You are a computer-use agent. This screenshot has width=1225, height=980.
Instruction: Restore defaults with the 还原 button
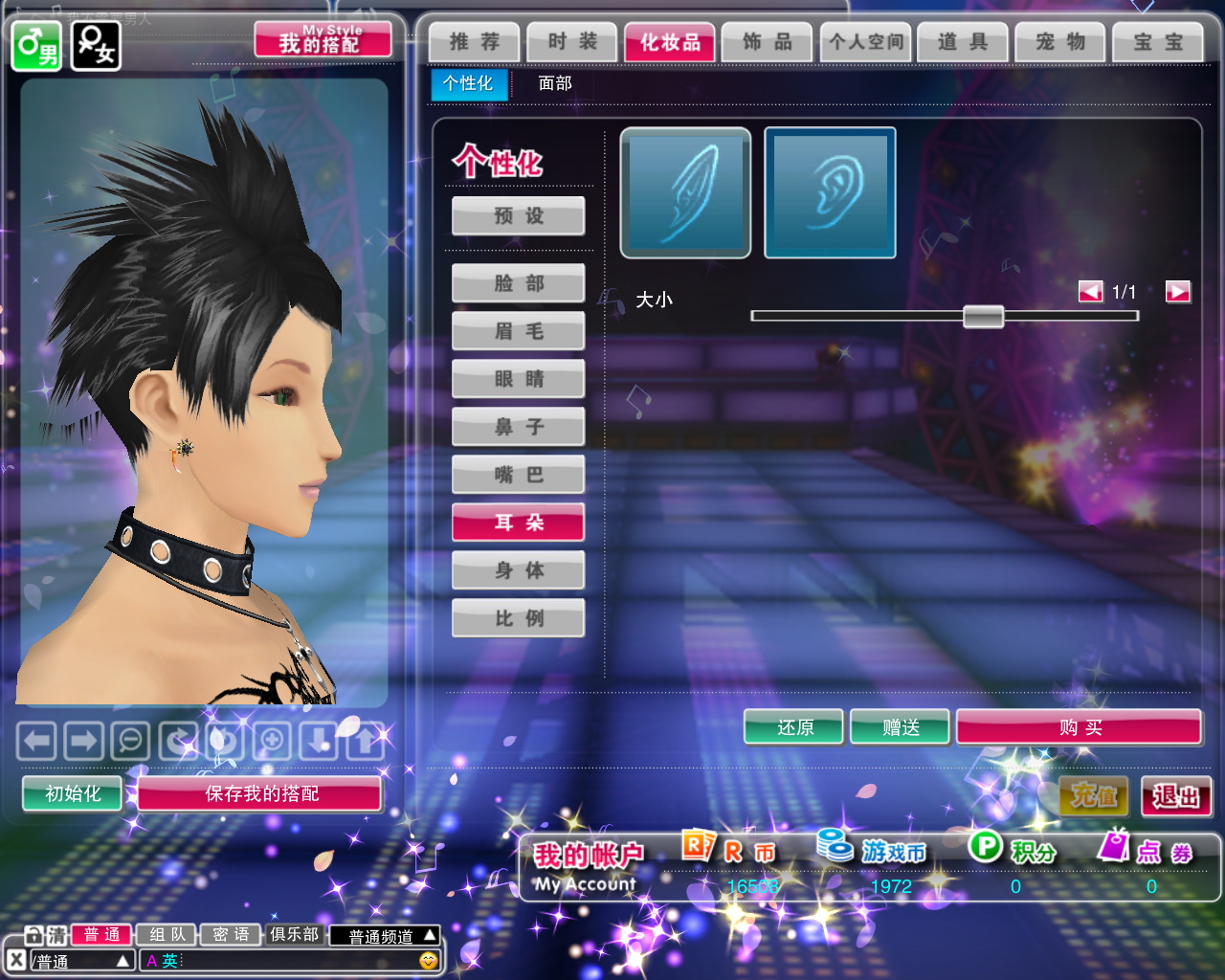[x=794, y=728]
